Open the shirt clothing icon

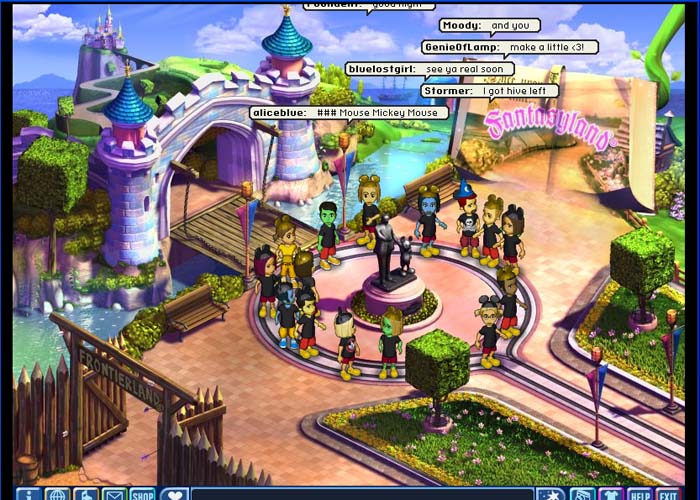tap(610, 494)
